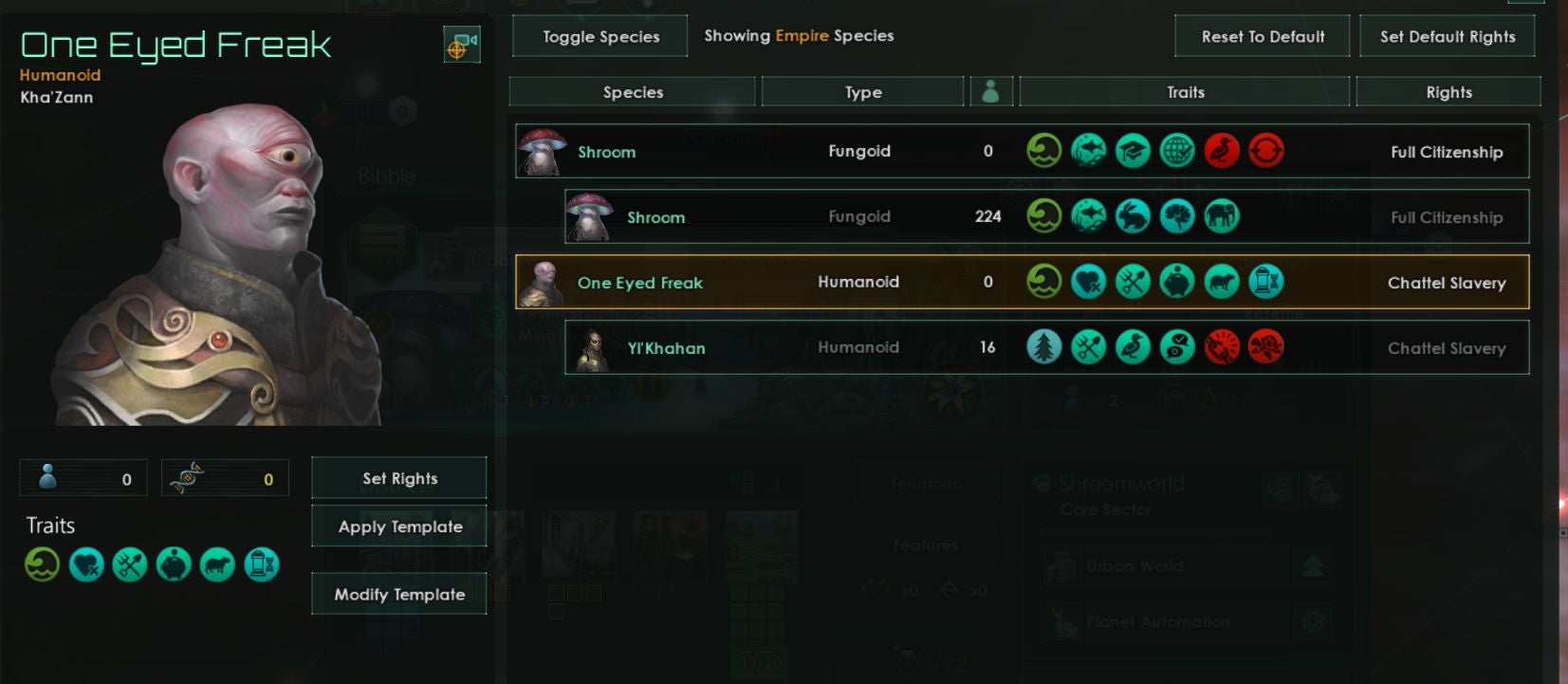Select the Yl'Khahan species portrait thumbnail
The width and height of the screenshot is (1568, 684).
594,347
